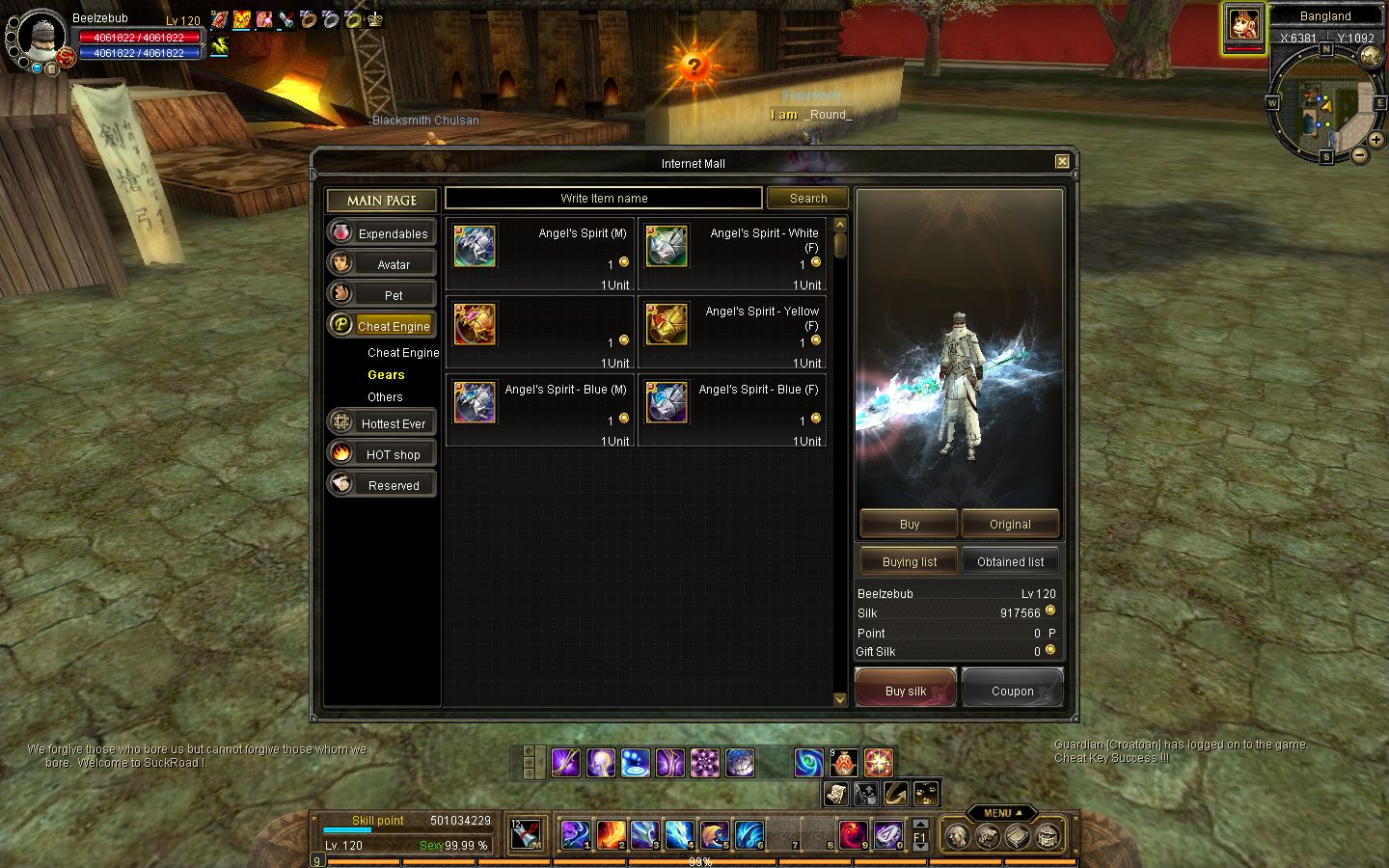Viewport: 1389px width, 868px height.
Task: Open the HOT shop category
Action: 382,454
